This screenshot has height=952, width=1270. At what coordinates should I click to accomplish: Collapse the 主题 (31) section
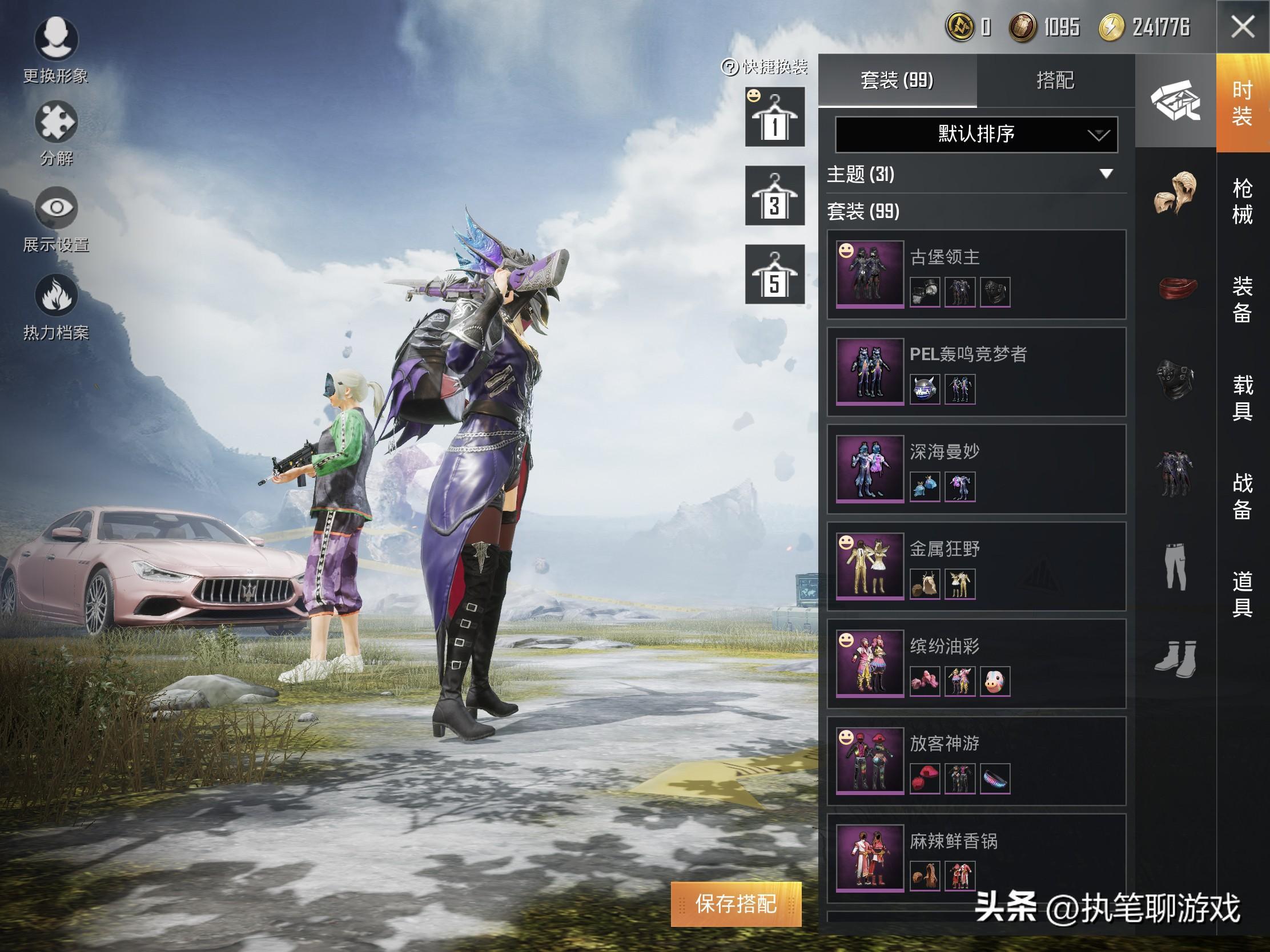[x=1106, y=174]
